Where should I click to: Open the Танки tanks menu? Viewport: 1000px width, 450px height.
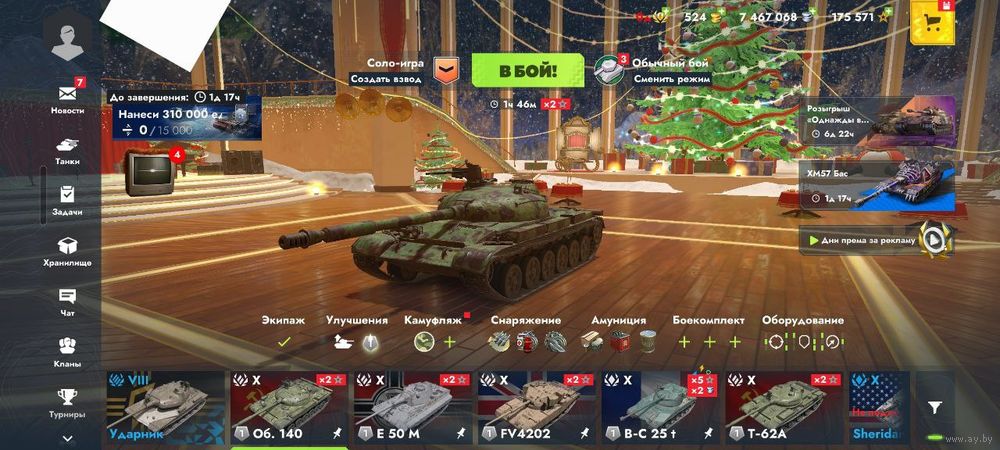pyautogui.click(x=68, y=150)
